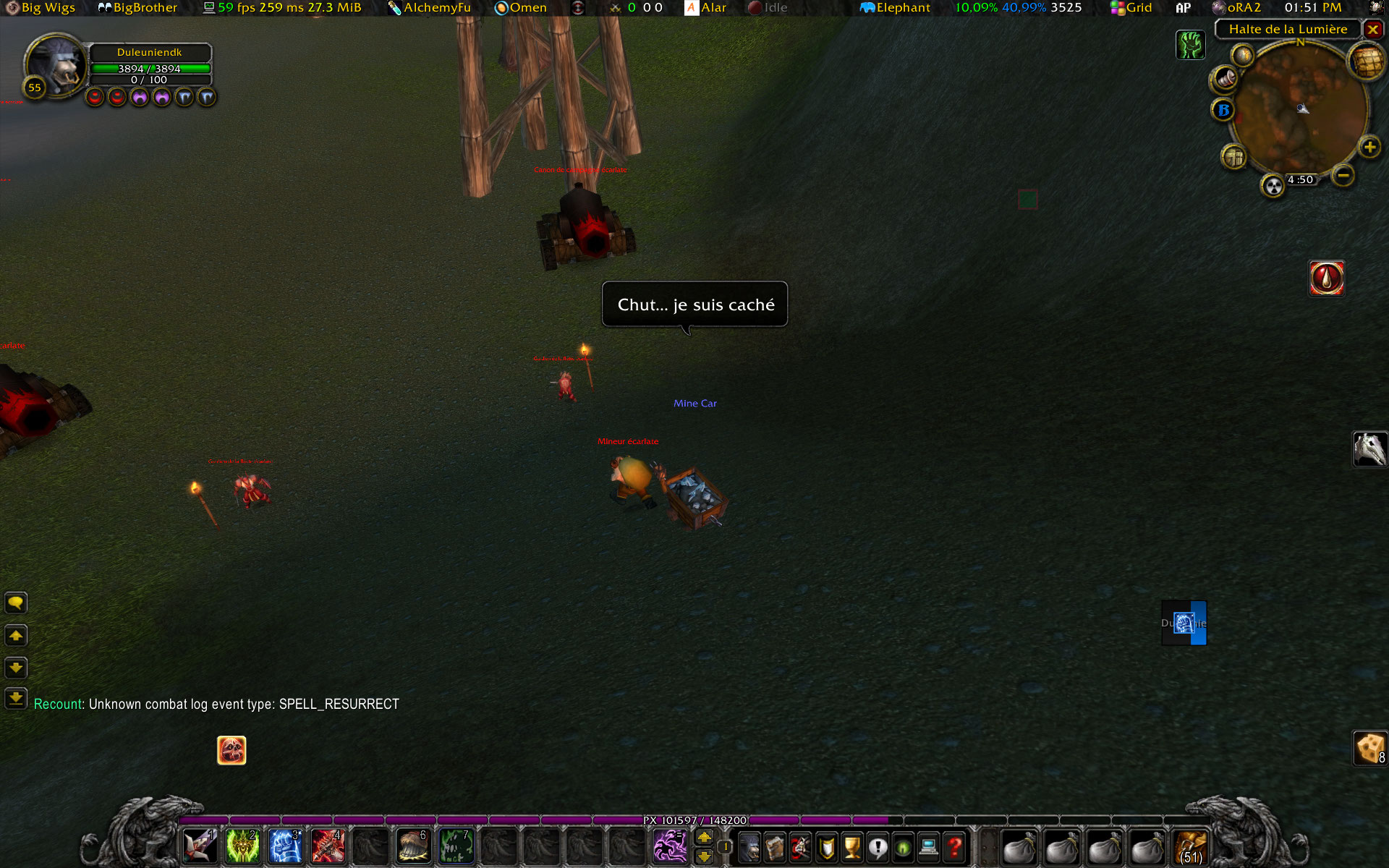The image size is (1389, 868).
Task: Use the blue fist ability in slot 3
Action: (x=285, y=846)
